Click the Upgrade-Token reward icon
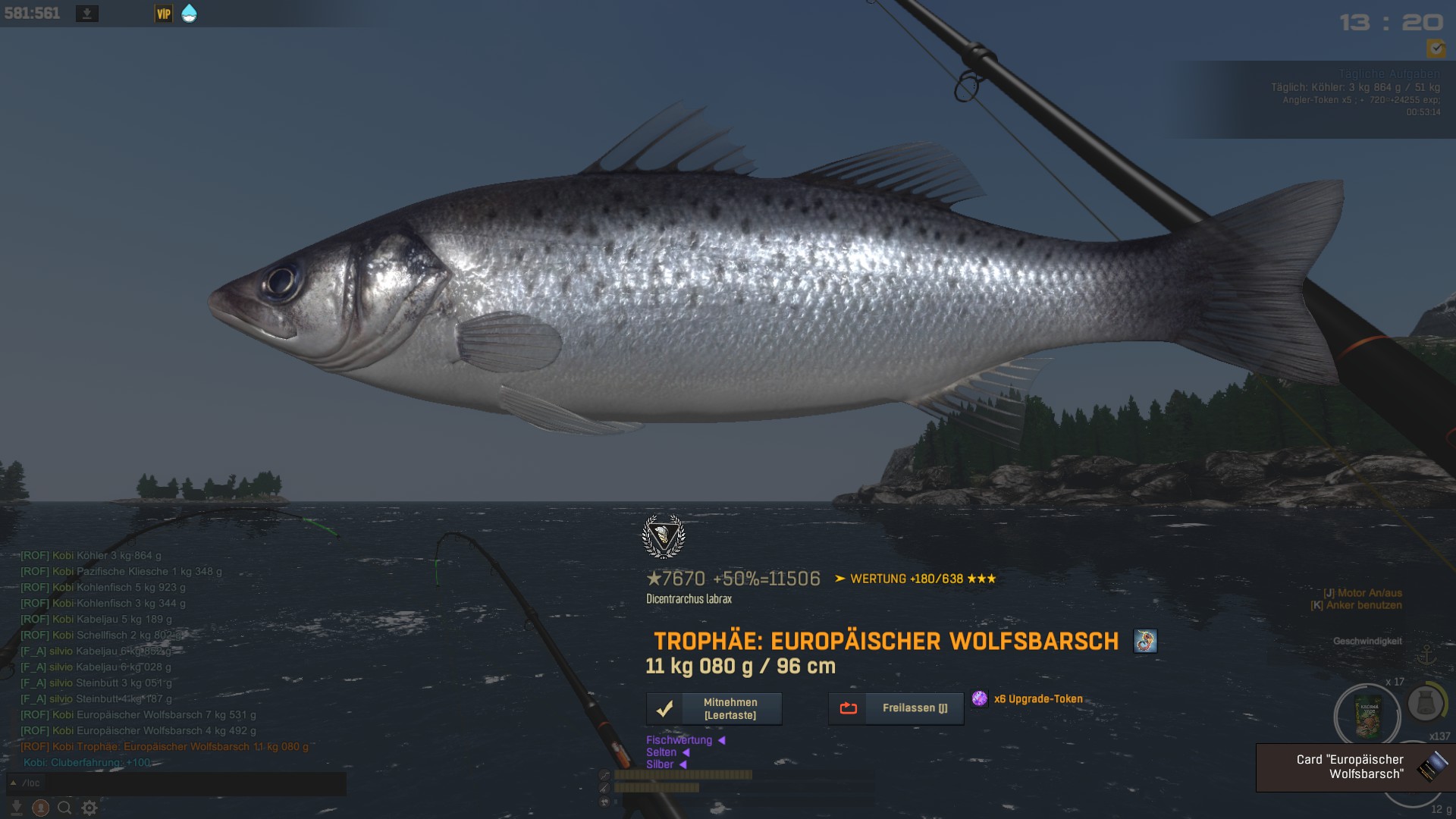1456x819 pixels. pos(980,699)
